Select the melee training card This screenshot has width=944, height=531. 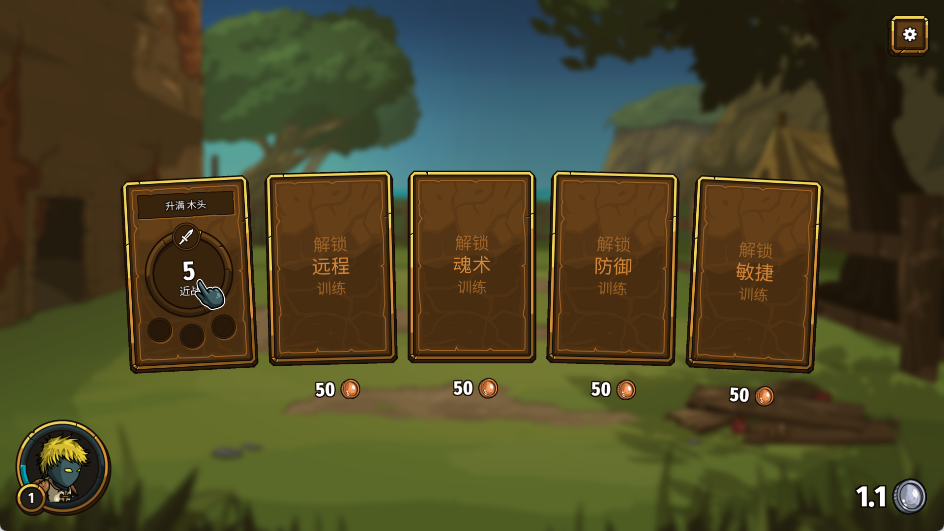(x=189, y=273)
